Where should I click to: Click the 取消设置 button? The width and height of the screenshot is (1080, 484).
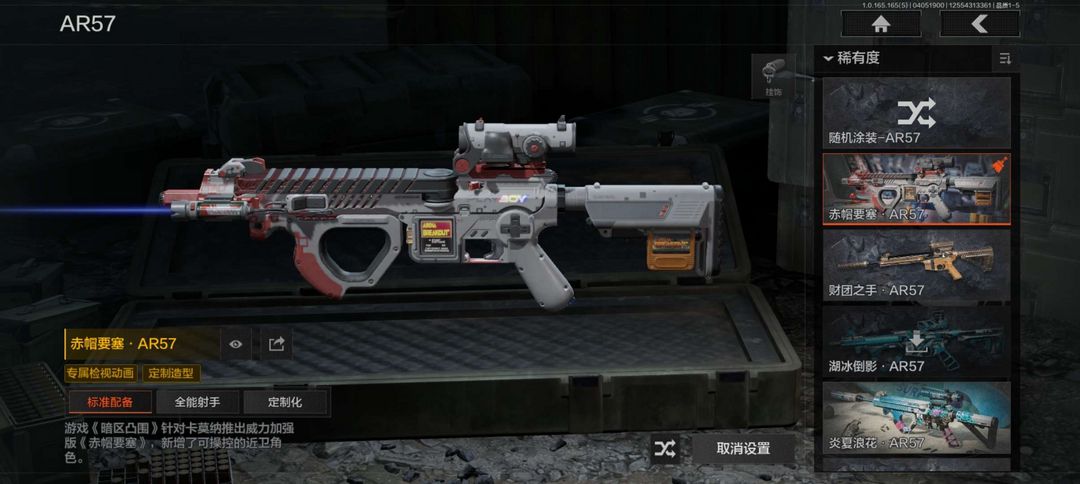[743, 449]
